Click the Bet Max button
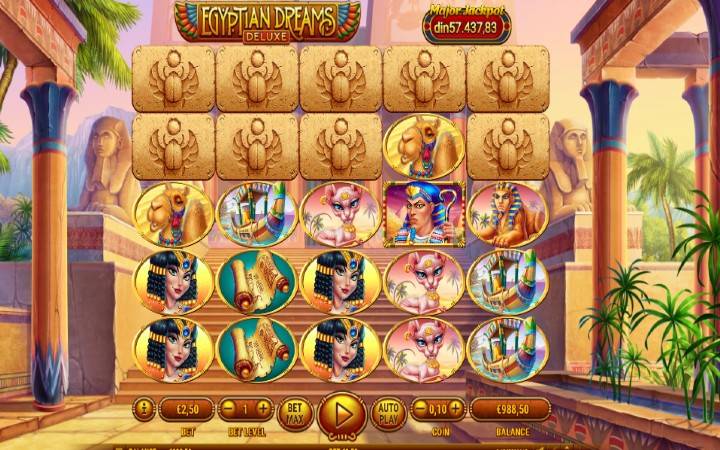The width and height of the screenshot is (720, 450). coord(295,410)
